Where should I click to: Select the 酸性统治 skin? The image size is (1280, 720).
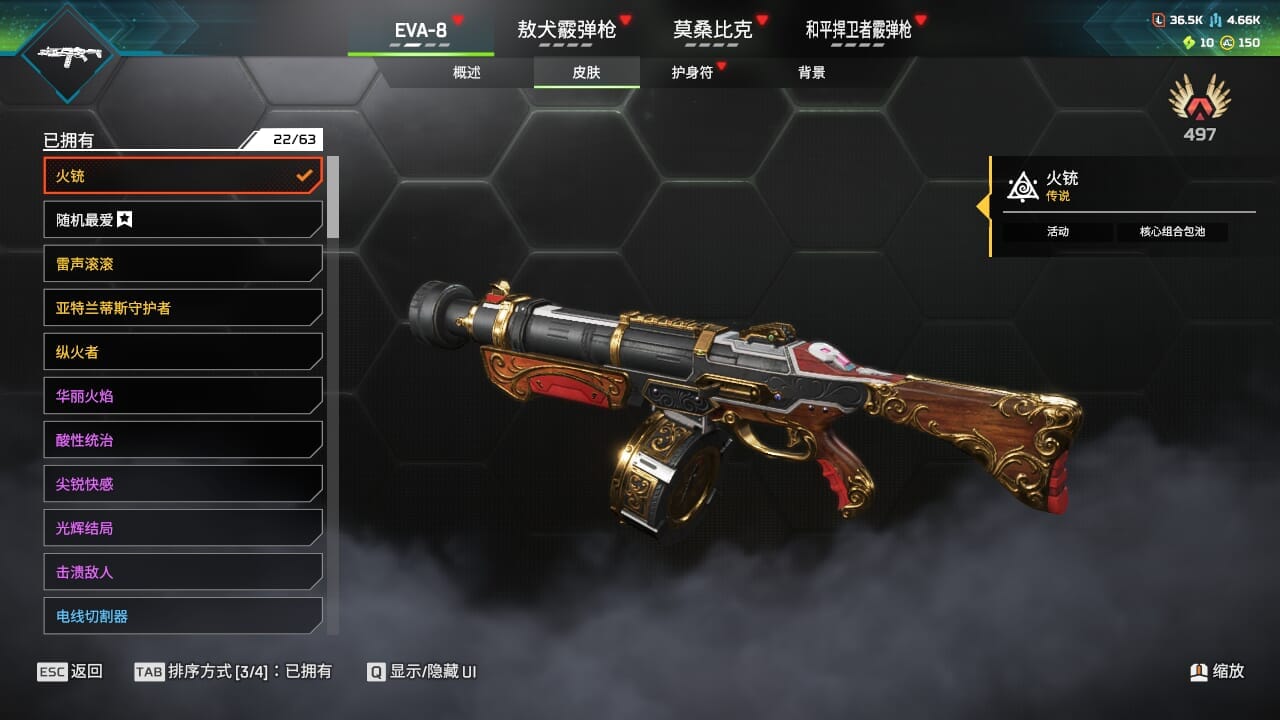coord(183,440)
